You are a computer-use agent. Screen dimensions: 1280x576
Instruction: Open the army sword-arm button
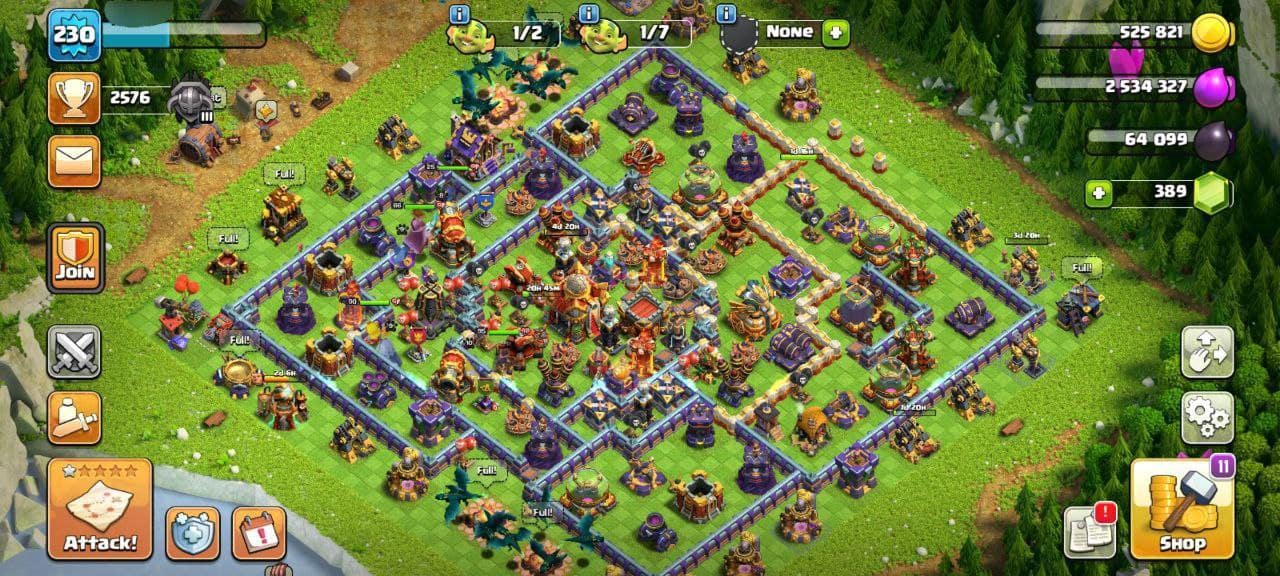point(75,417)
